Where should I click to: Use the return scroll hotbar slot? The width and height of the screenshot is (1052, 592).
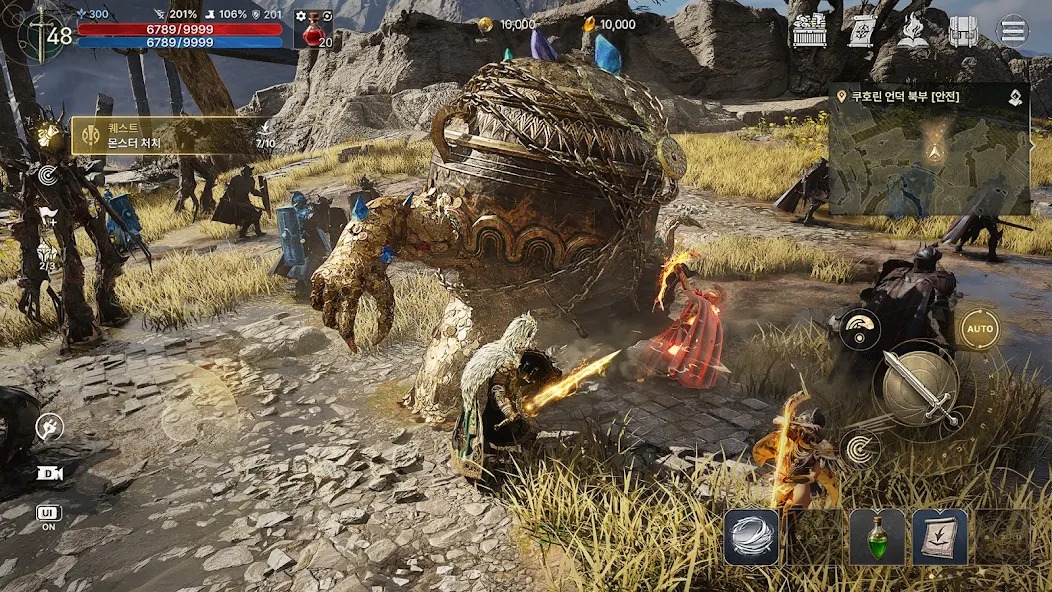pyautogui.click(x=940, y=537)
